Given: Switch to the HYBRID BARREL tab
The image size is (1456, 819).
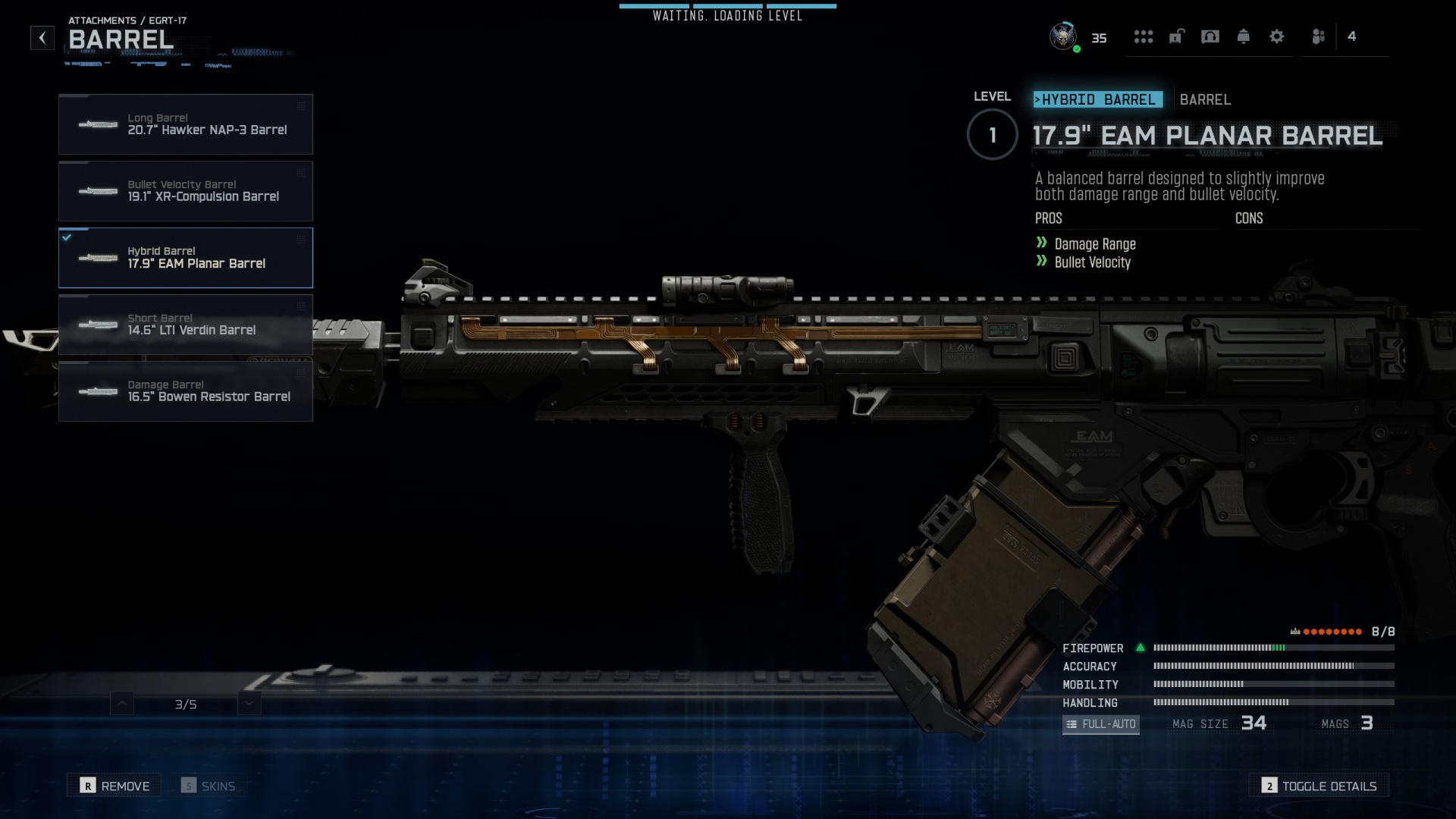Looking at the screenshot, I should pyautogui.click(x=1097, y=99).
